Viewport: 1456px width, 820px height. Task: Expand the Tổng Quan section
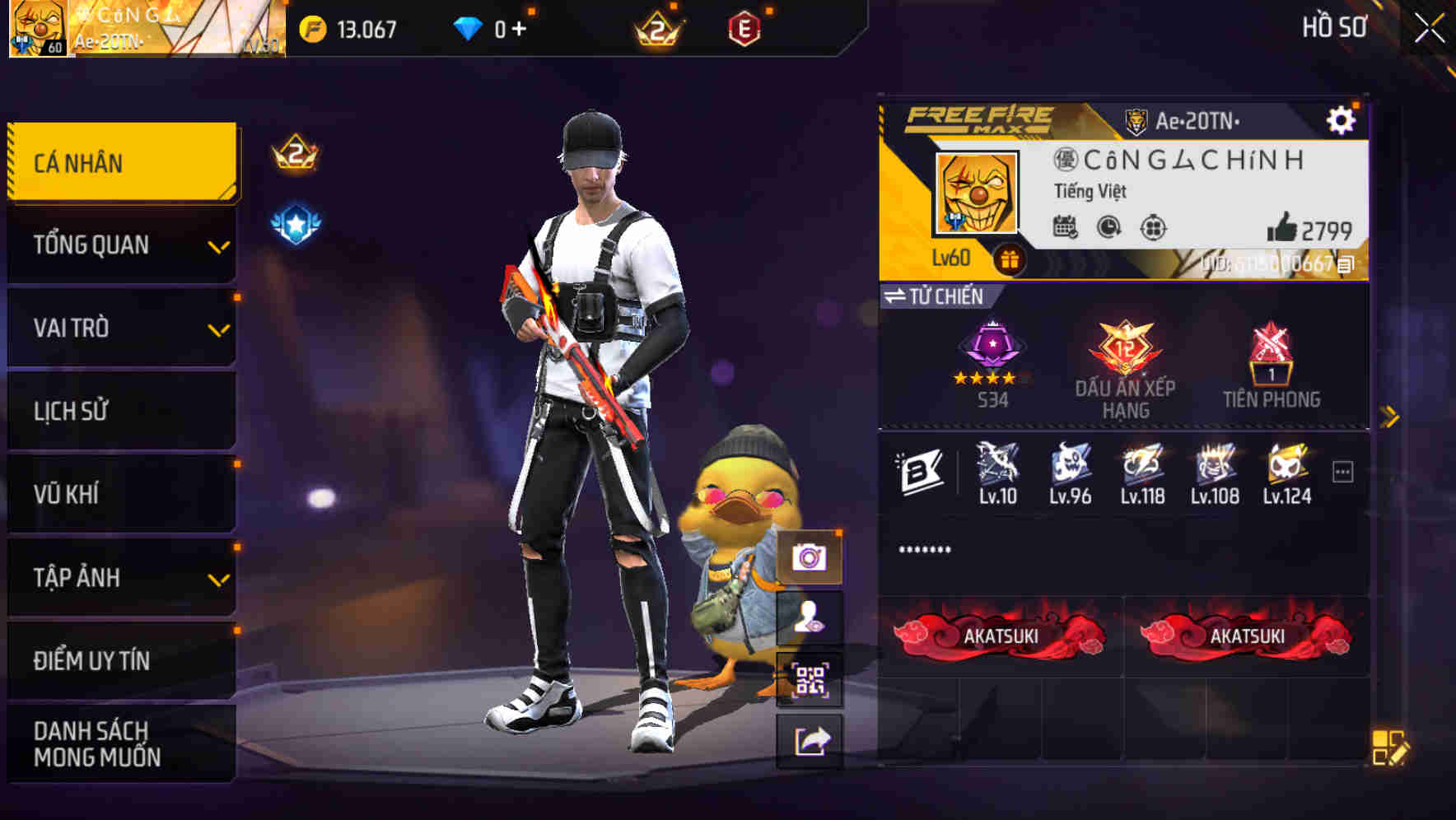coord(120,244)
